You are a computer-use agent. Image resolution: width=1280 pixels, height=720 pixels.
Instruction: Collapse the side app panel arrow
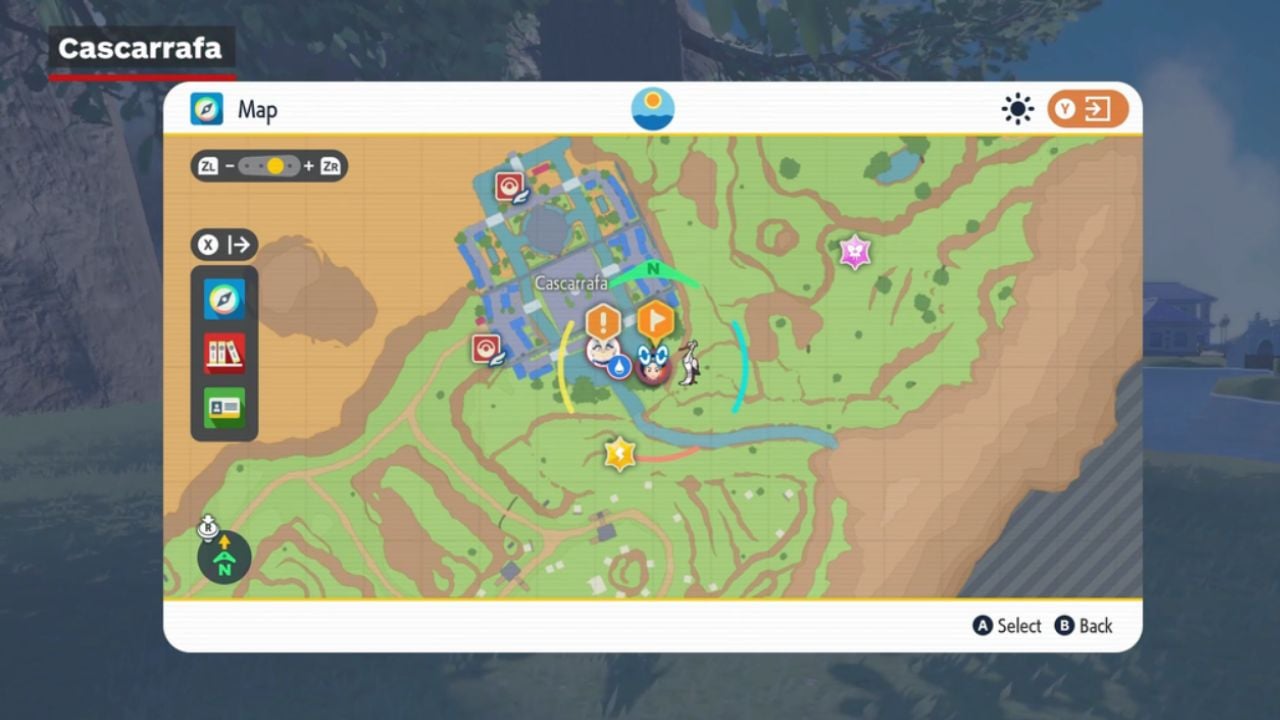[224, 245]
